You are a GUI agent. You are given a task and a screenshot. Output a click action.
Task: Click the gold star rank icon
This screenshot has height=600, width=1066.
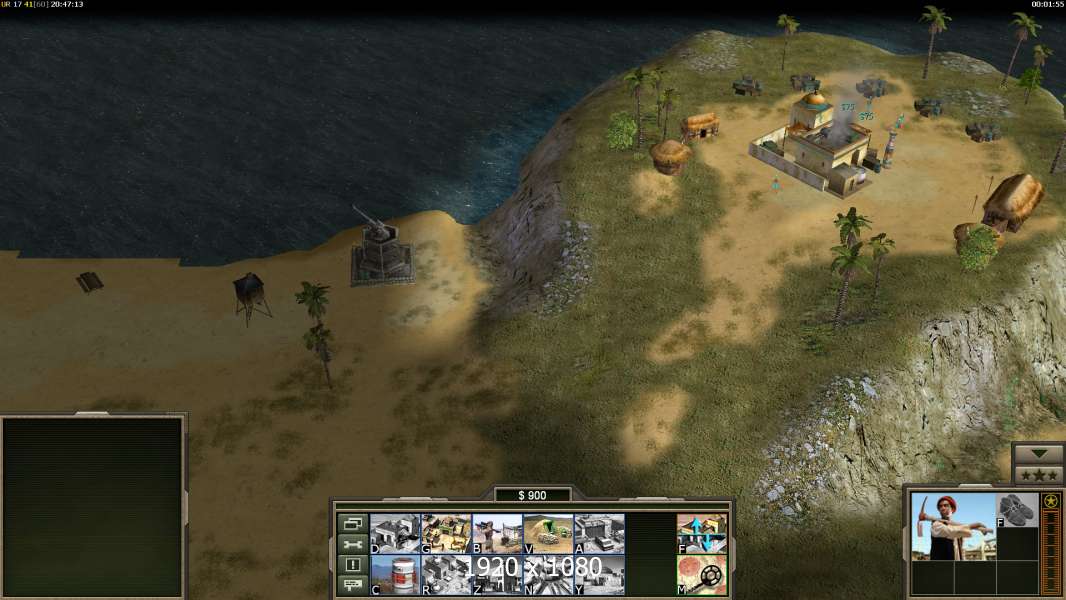click(x=1051, y=501)
